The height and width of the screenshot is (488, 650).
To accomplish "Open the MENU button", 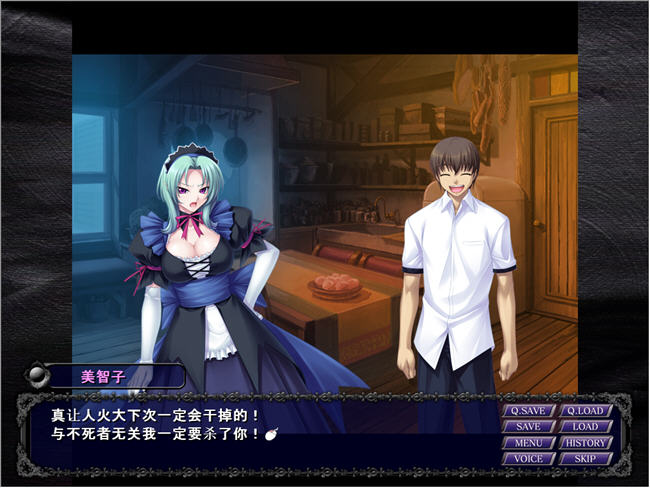I will [x=529, y=442].
